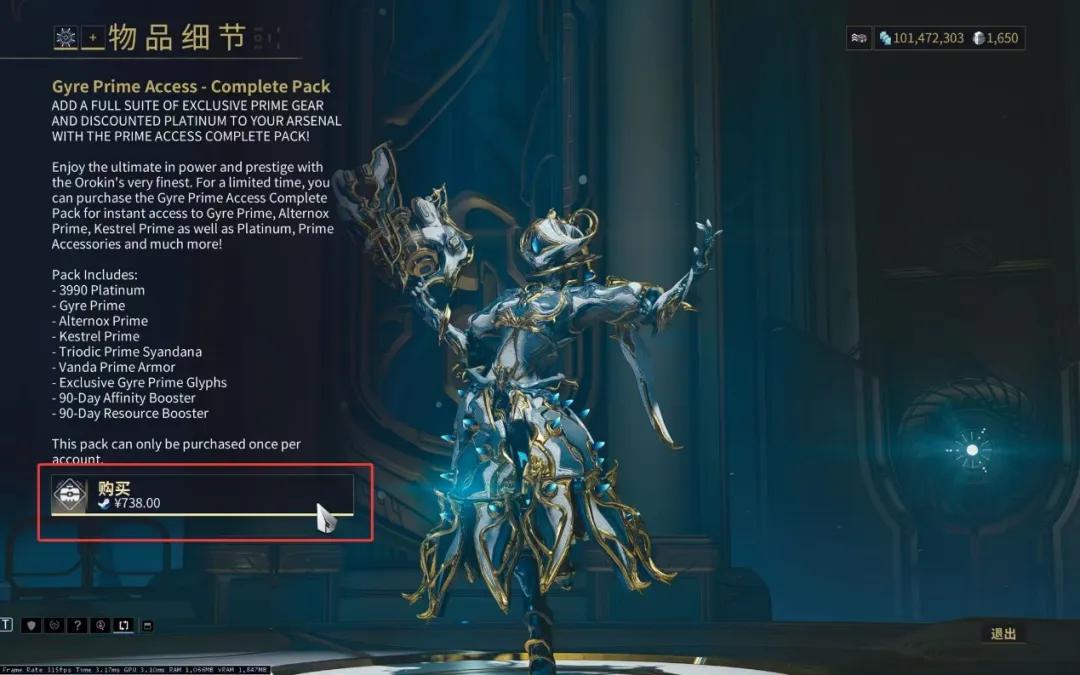Open the handshake trade icon beside the credits
Image resolution: width=1080 pixels, height=675 pixels.
point(858,38)
